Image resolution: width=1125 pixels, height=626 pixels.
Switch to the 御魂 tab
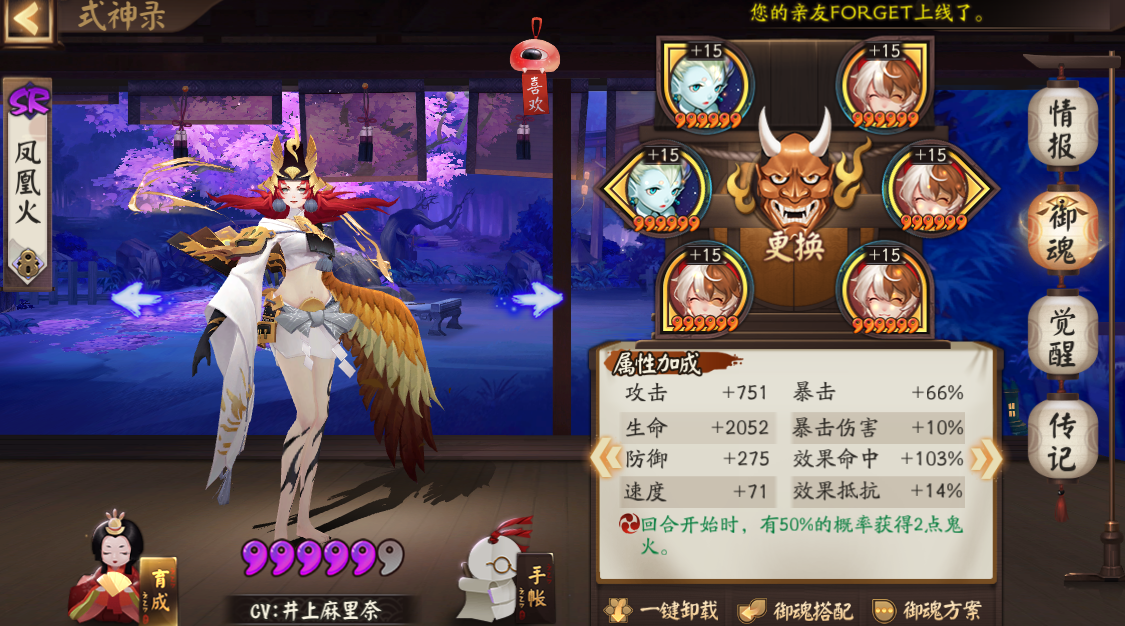(1062, 230)
